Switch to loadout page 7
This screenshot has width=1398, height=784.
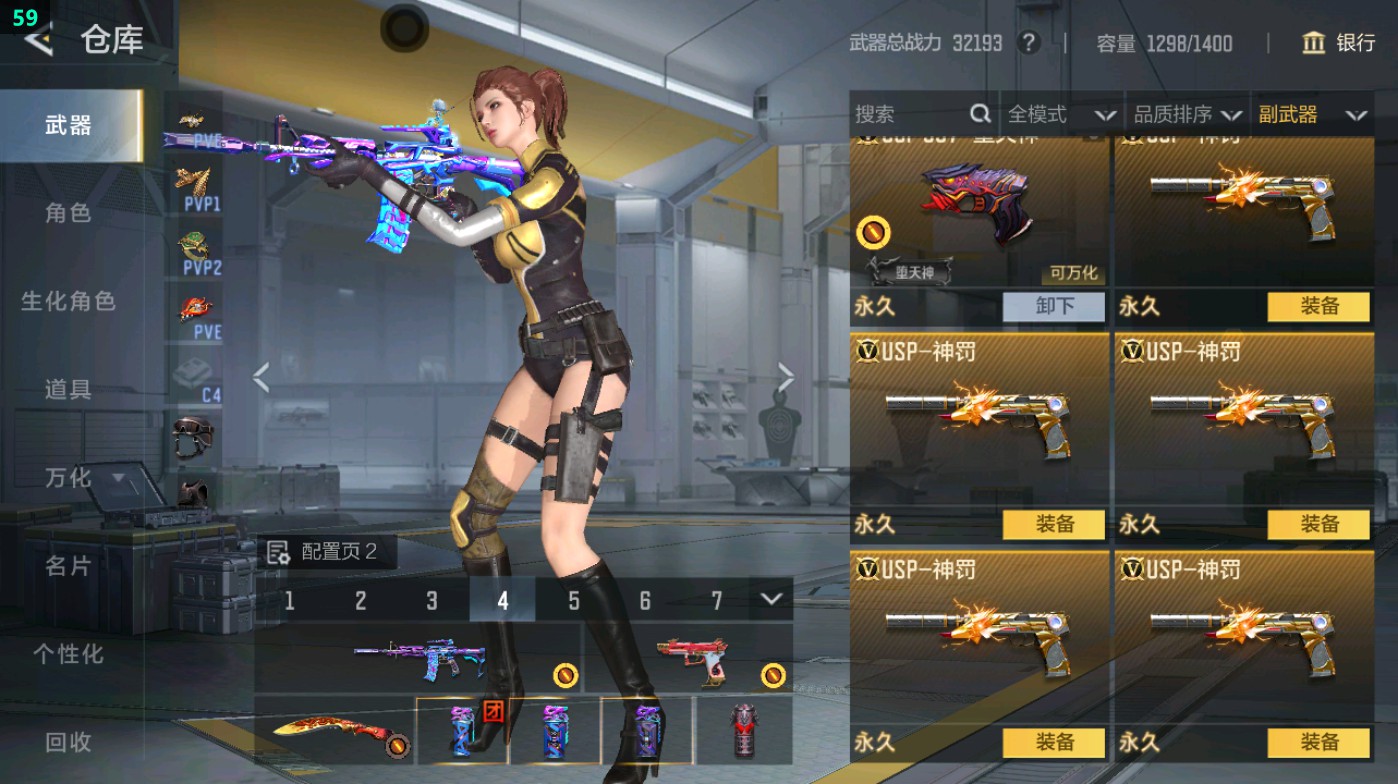[x=716, y=601]
